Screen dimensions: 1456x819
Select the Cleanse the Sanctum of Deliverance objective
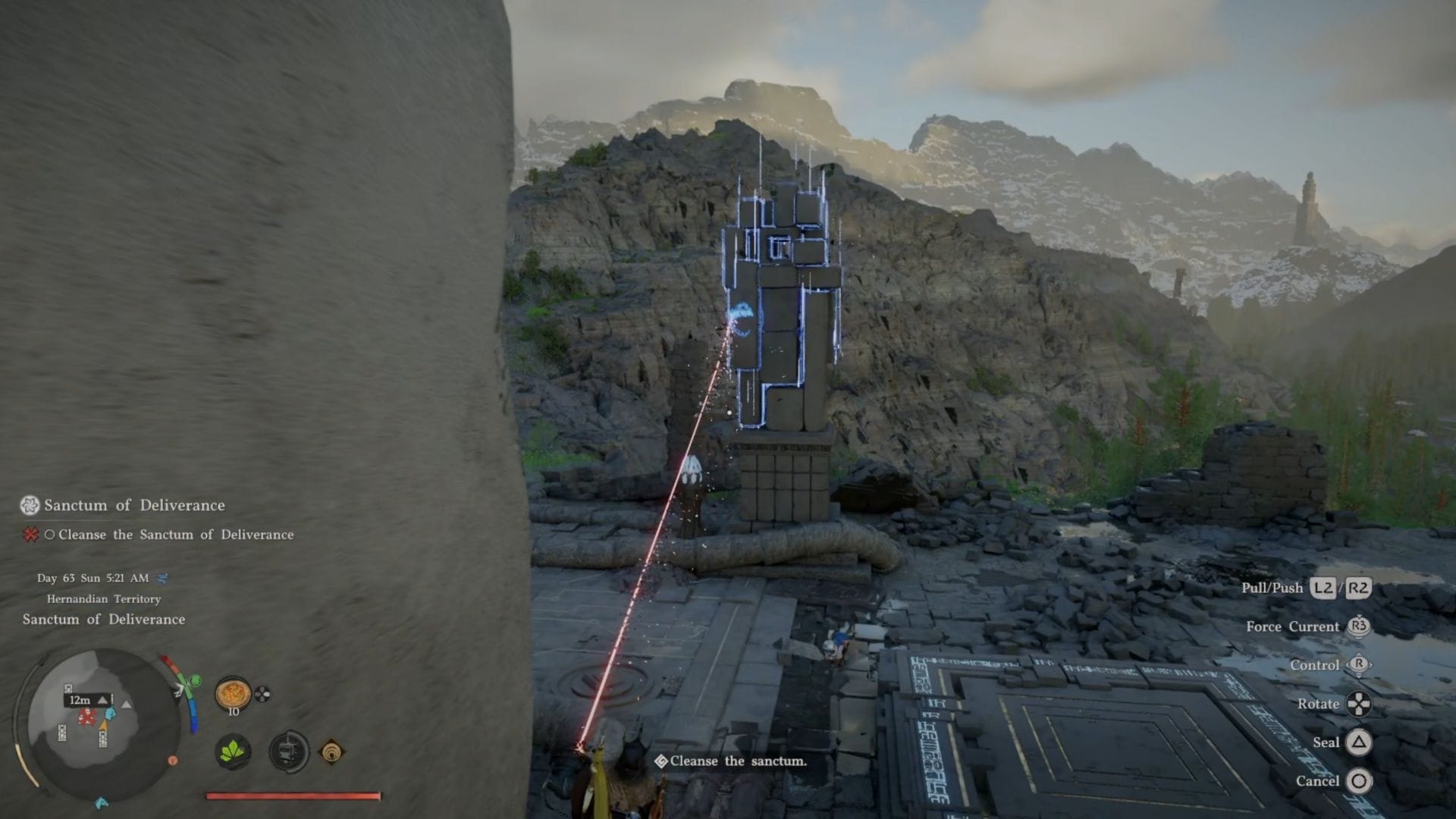pos(175,535)
